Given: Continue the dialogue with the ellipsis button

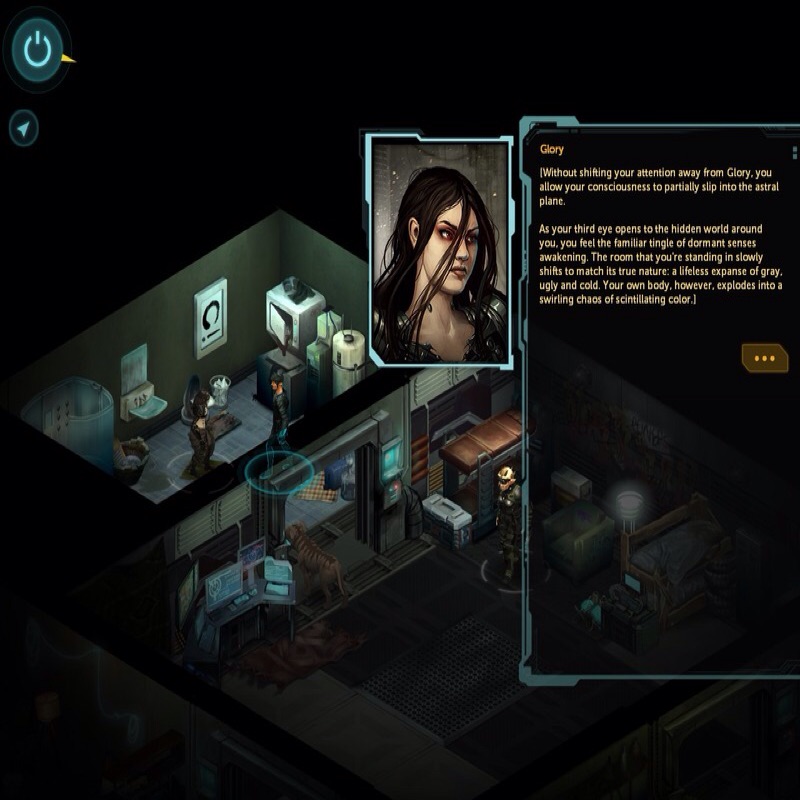Looking at the screenshot, I should coord(765,357).
